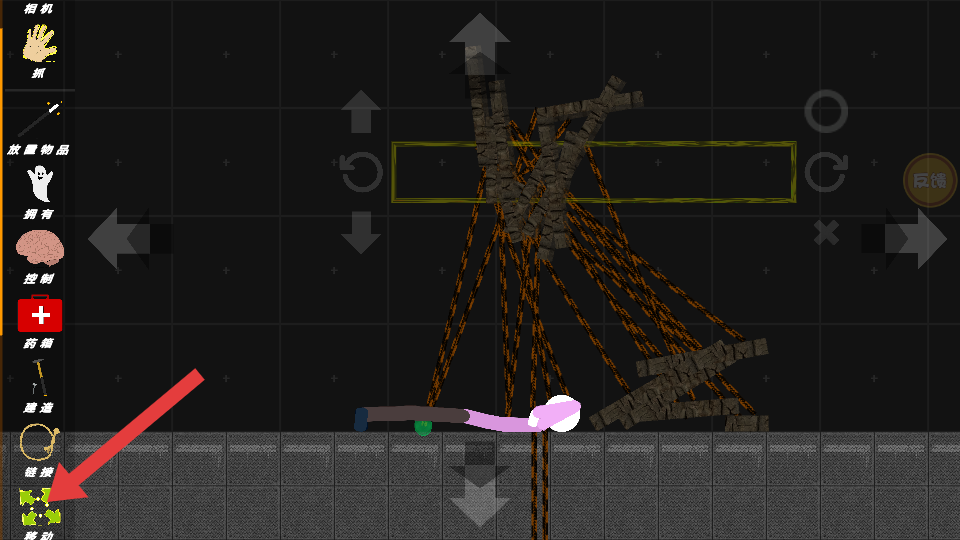Click the clockwise rotate arrow
The height and width of the screenshot is (540, 960).
826,172
